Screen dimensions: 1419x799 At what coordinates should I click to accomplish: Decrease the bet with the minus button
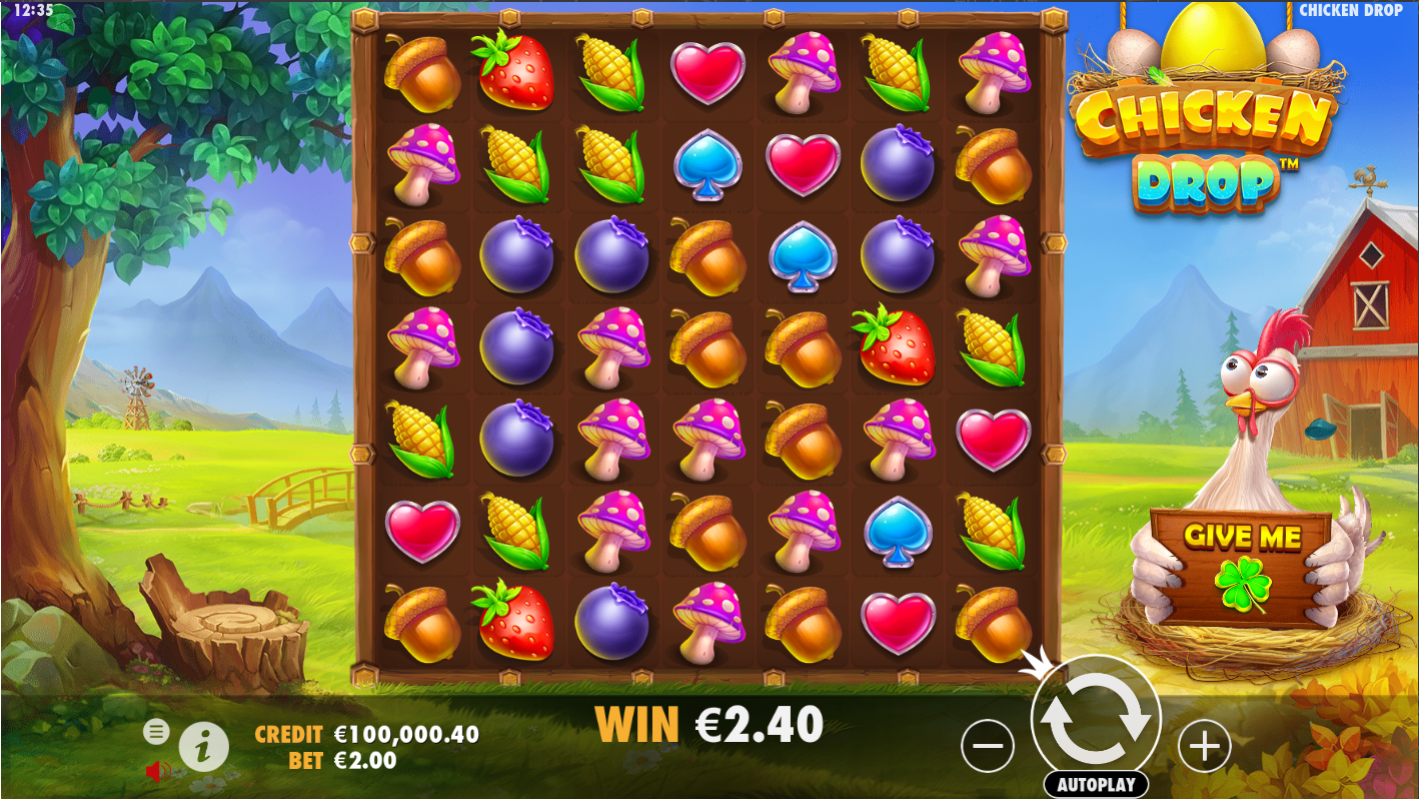(987, 746)
